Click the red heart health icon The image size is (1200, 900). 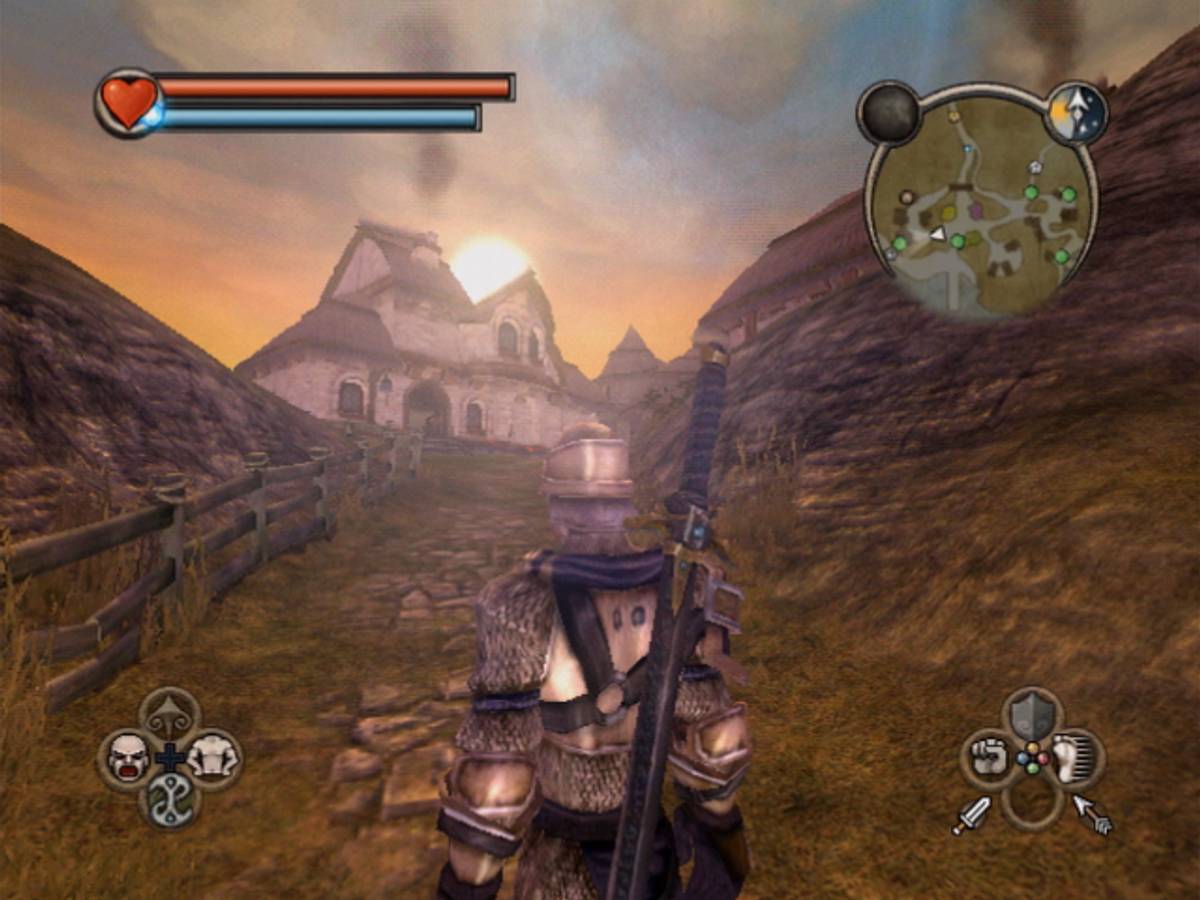point(130,101)
